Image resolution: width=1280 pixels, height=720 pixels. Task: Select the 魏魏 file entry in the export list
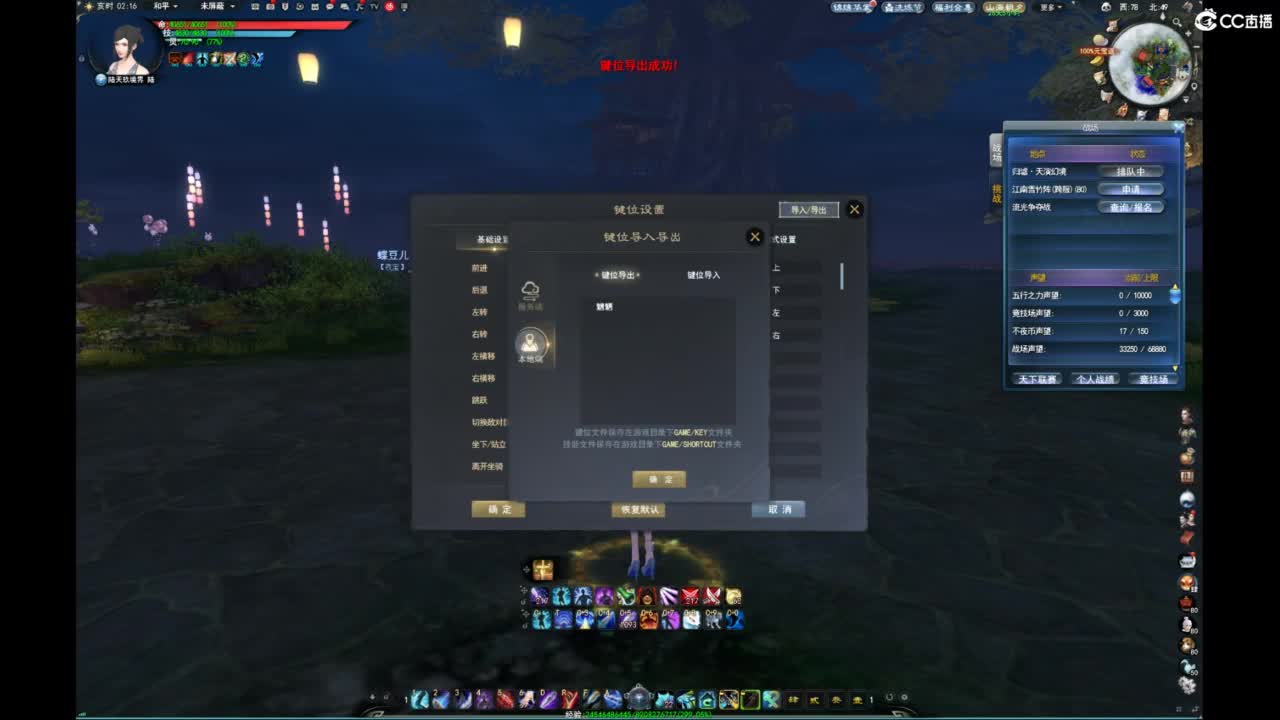tap(605, 305)
